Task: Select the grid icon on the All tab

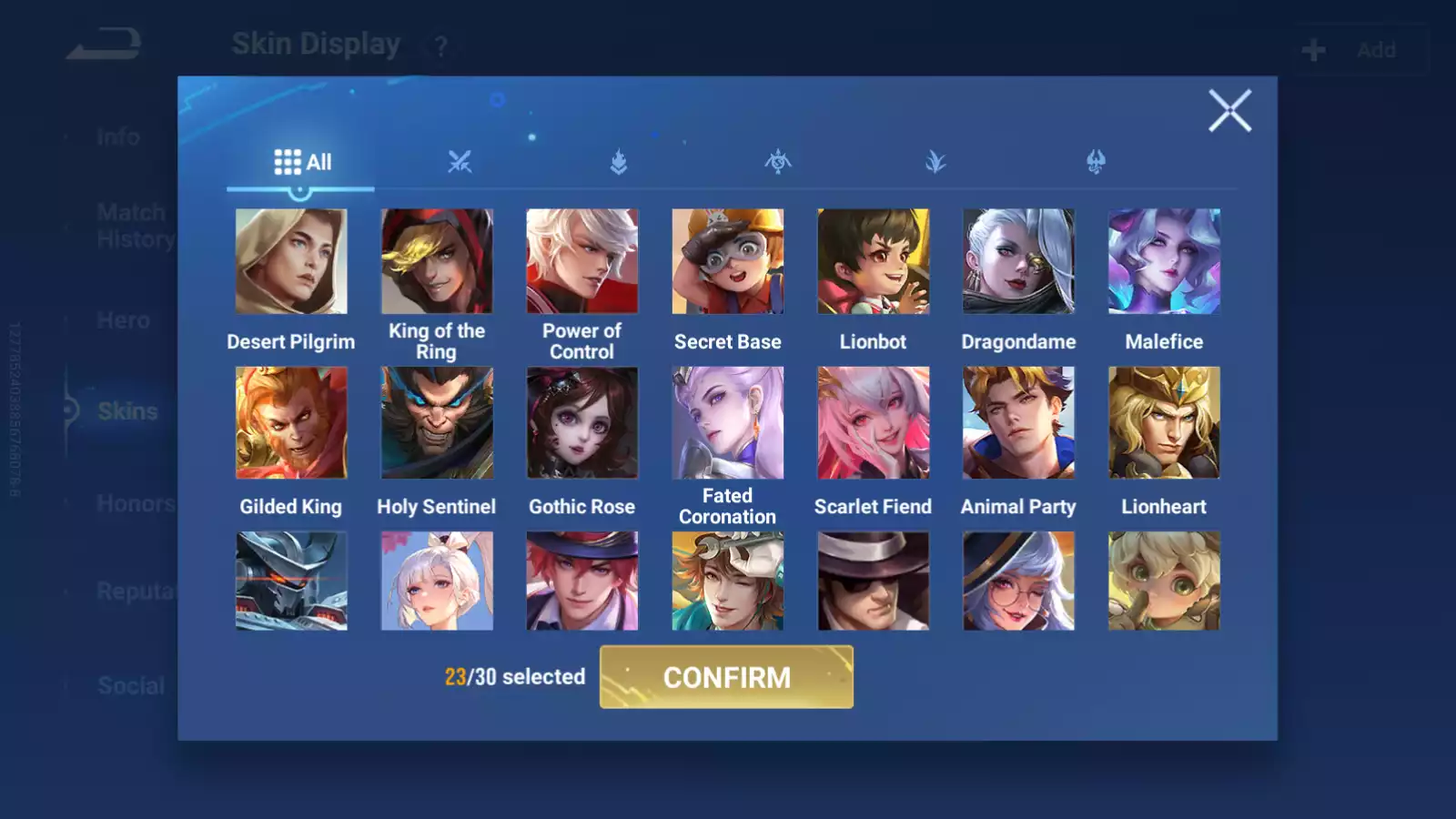Action: (285, 161)
